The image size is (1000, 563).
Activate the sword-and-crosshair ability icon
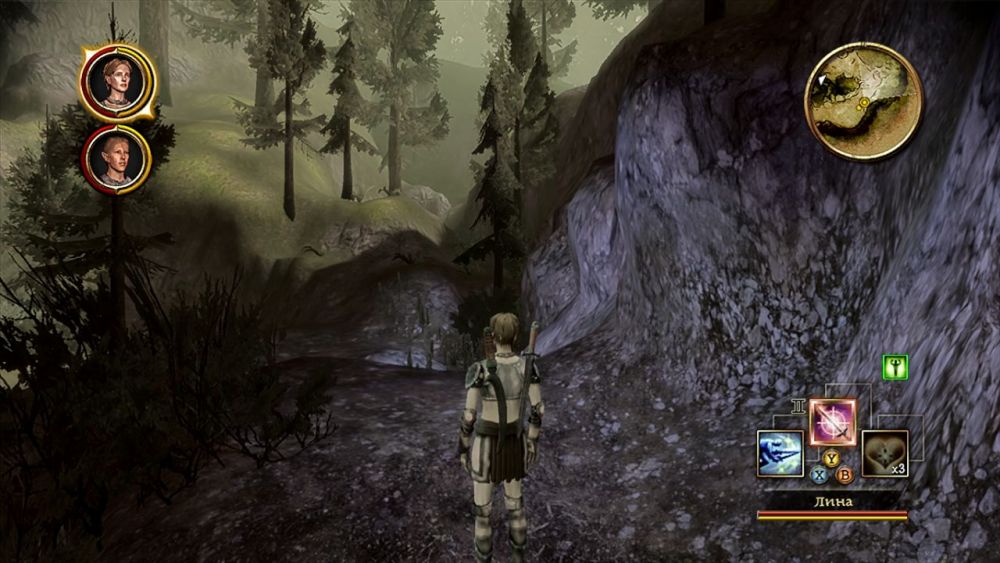[831, 421]
